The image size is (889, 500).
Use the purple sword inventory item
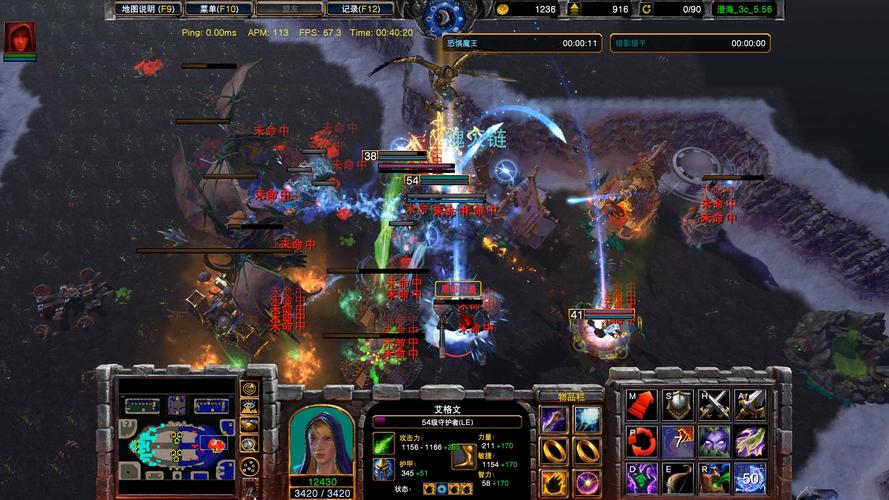point(553,420)
